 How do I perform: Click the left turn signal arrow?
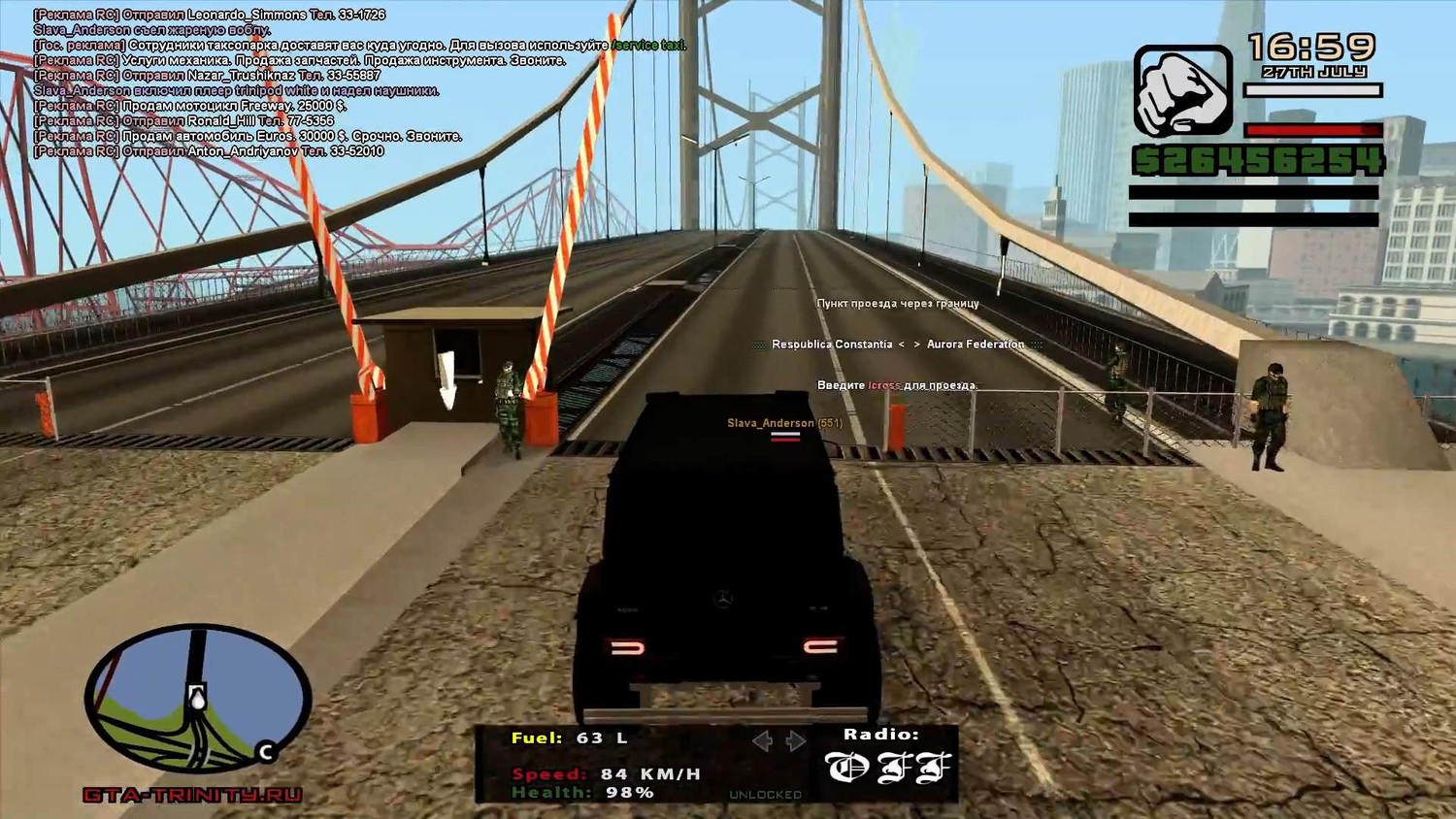(x=763, y=741)
